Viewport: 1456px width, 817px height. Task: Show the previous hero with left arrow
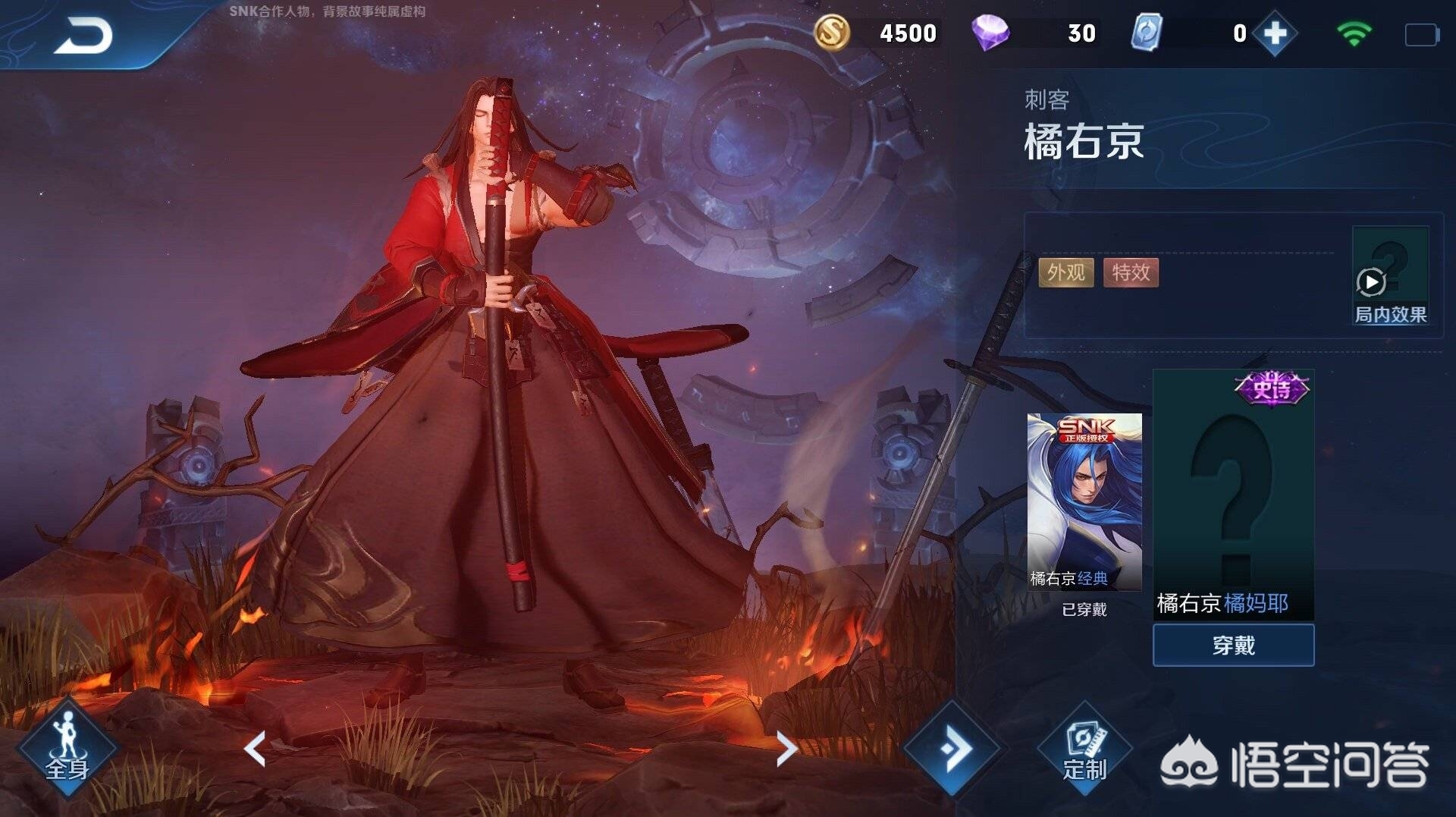256,749
